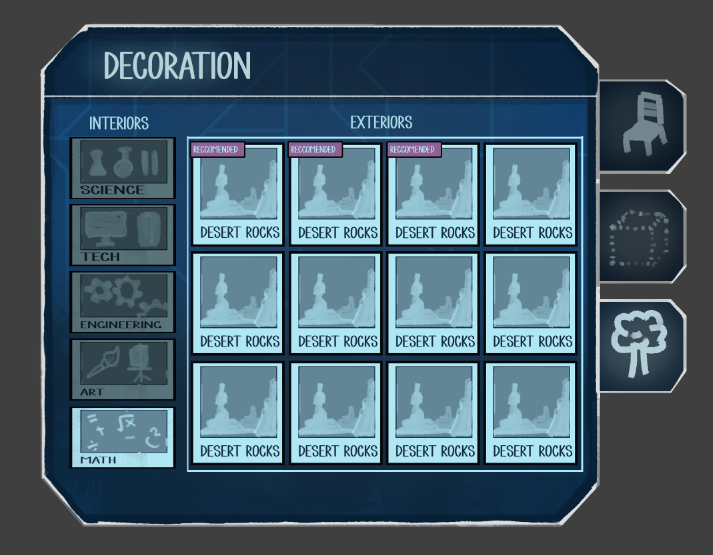Select the Science interior category
This screenshot has width=713, height=555.
tap(122, 168)
